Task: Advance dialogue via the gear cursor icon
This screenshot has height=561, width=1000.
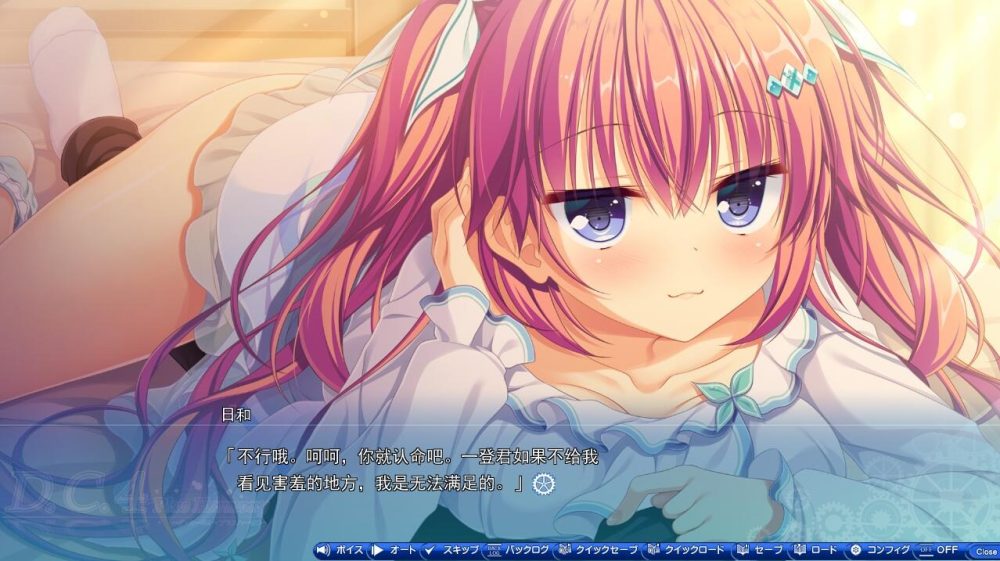Action: coord(544,483)
